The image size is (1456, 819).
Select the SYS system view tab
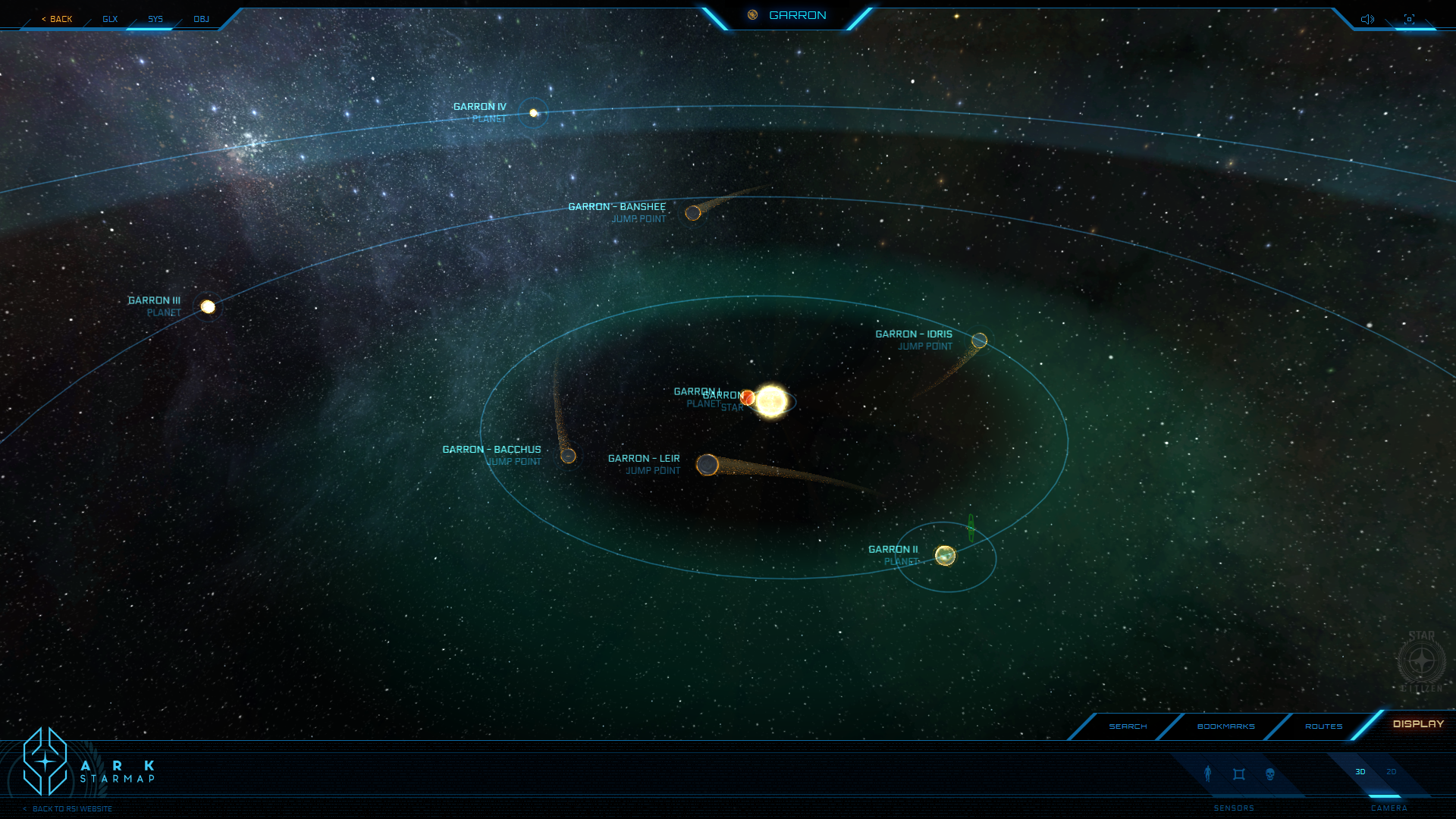(x=155, y=19)
